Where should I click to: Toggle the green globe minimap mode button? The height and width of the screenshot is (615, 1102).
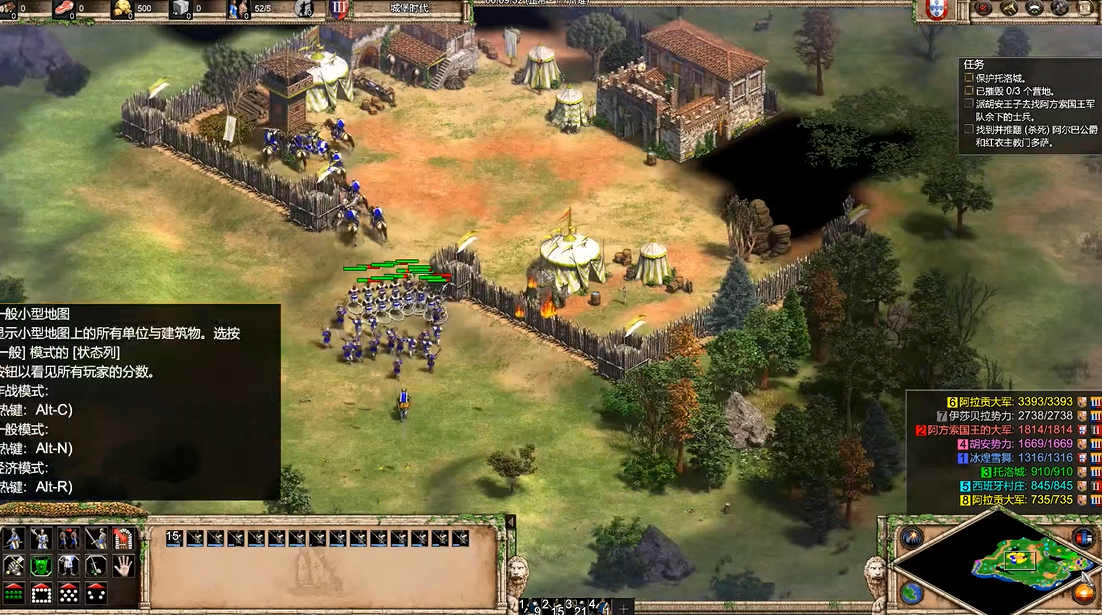(x=911, y=592)
